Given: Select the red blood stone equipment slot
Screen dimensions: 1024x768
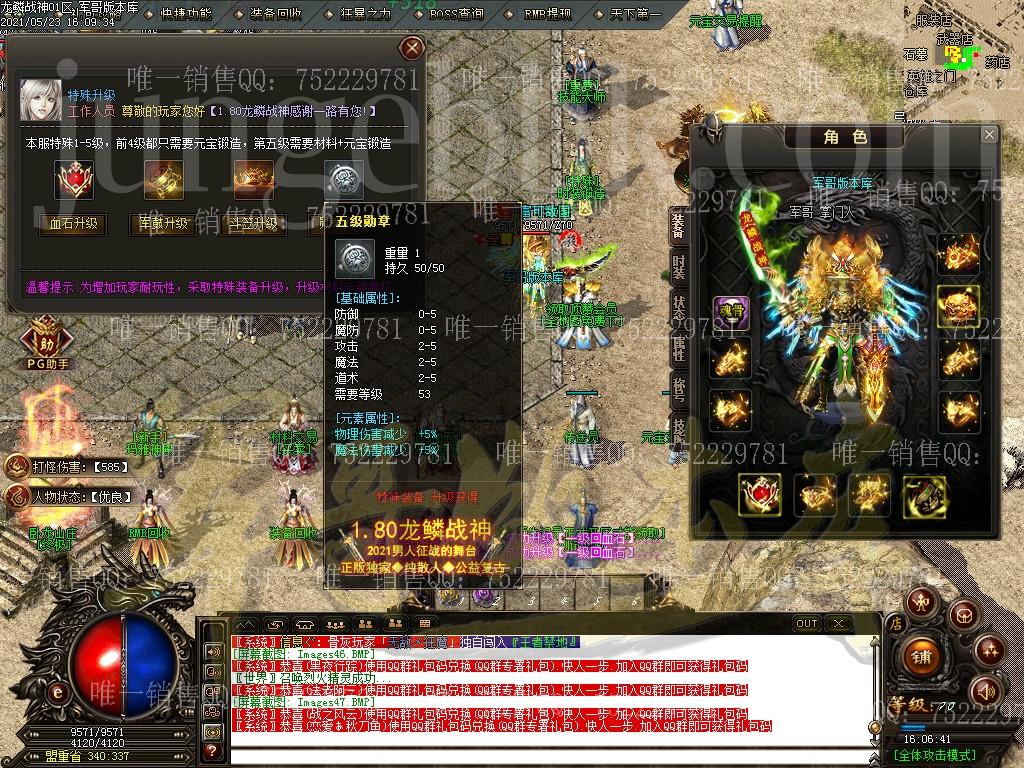Looking at the screenshot, I should click(x=759, y=494).
